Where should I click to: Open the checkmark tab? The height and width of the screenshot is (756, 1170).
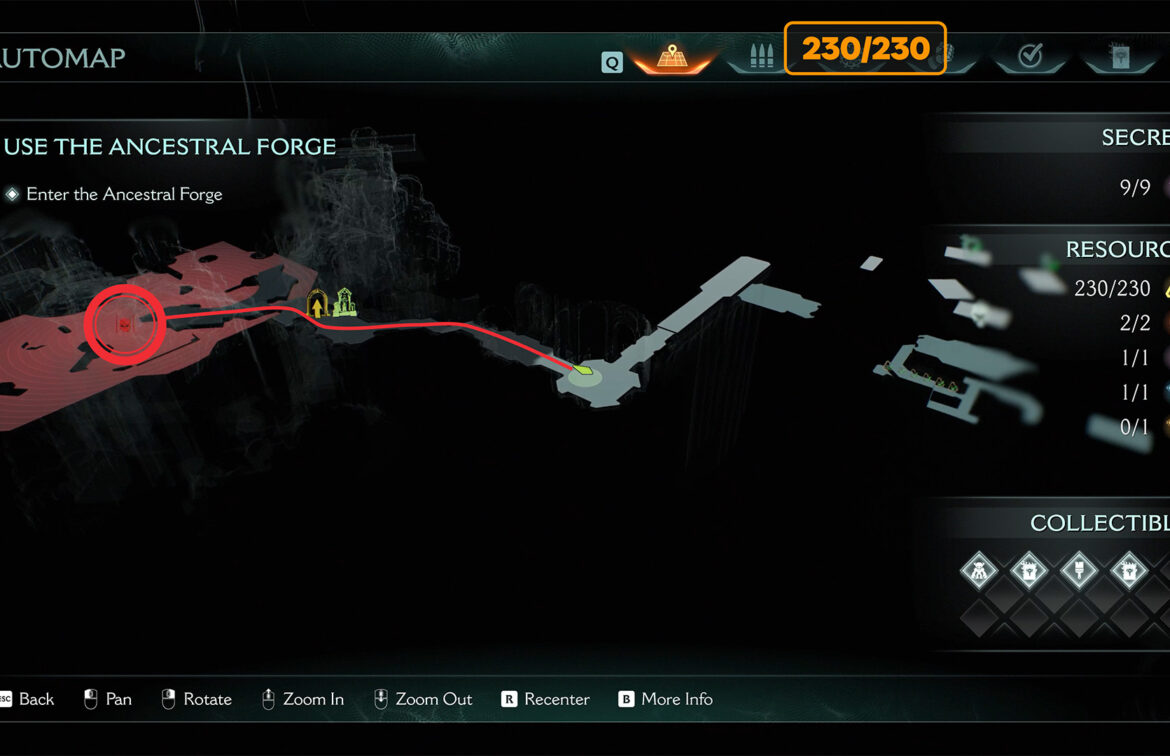point(1029,57)
